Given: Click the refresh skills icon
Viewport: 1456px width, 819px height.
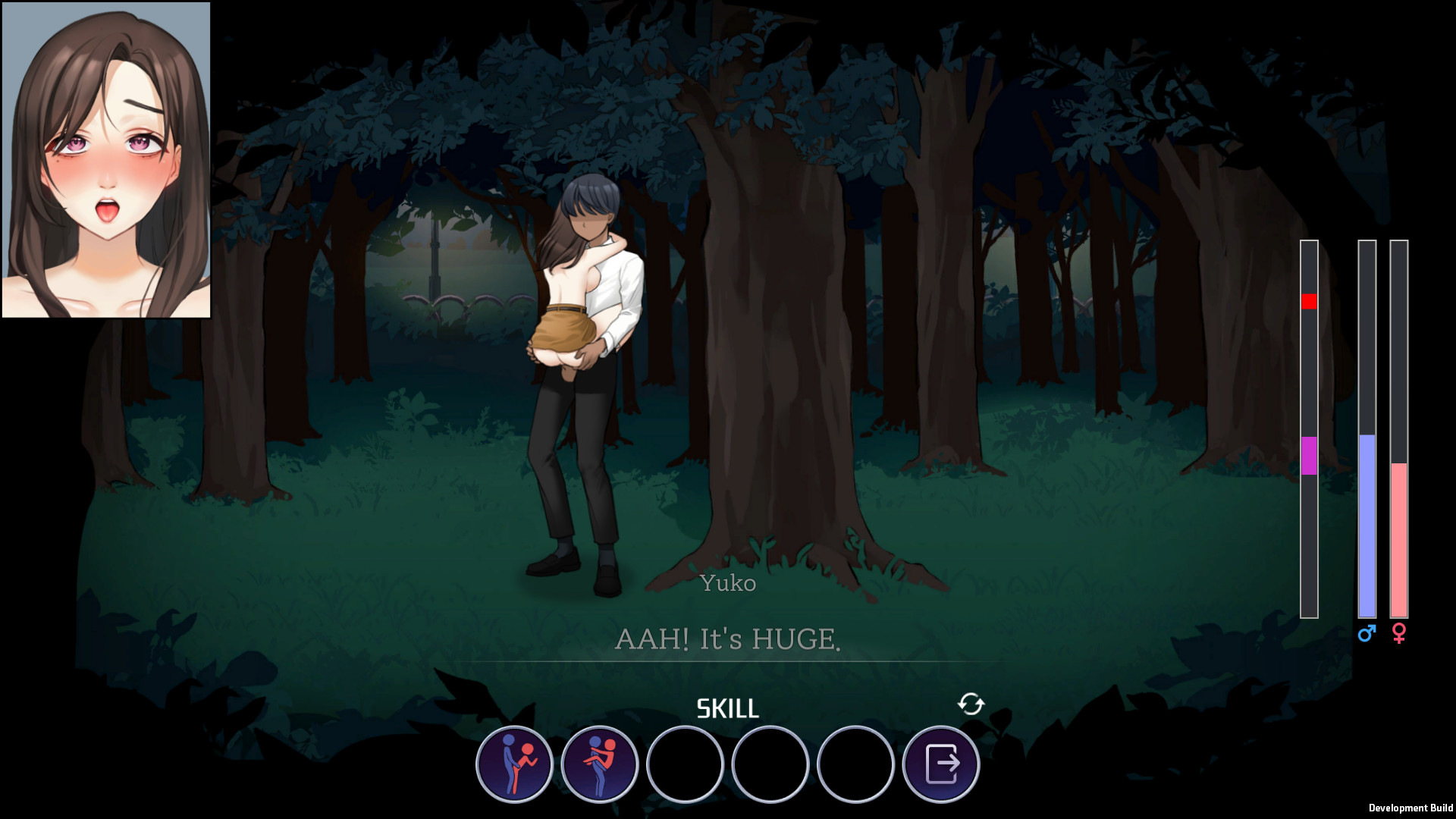Looking at the screenshot, I should (x=971, y=705).
